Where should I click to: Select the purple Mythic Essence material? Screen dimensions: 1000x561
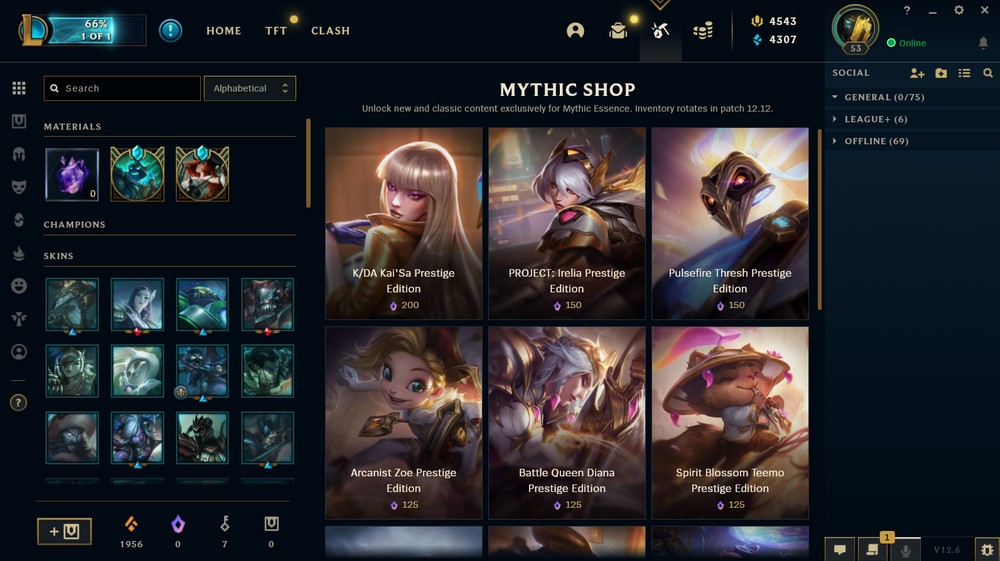point(72,174)
